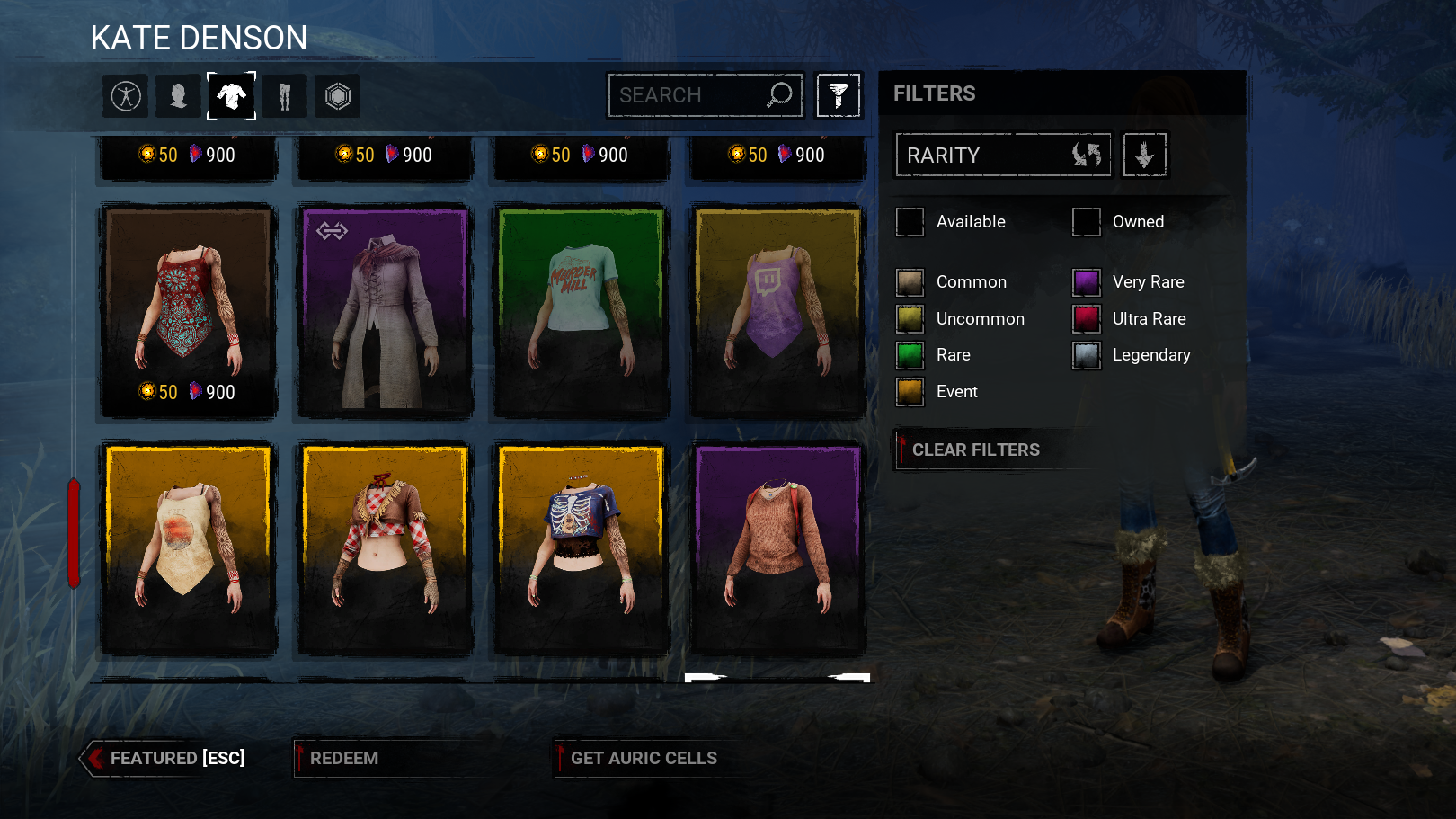
Task: Select the legs cosmetics tab
Action: pos(285,96)
